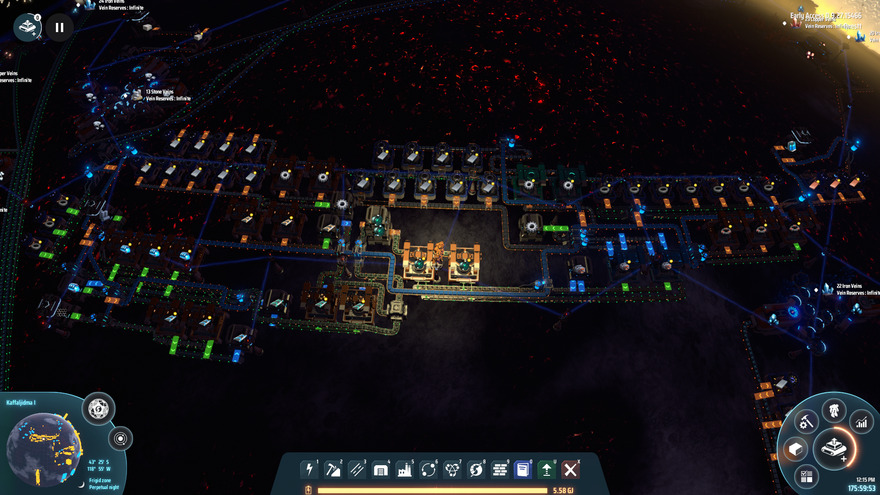
Task: Activate the green upgrade arrow tool
Action: (547, 469)
